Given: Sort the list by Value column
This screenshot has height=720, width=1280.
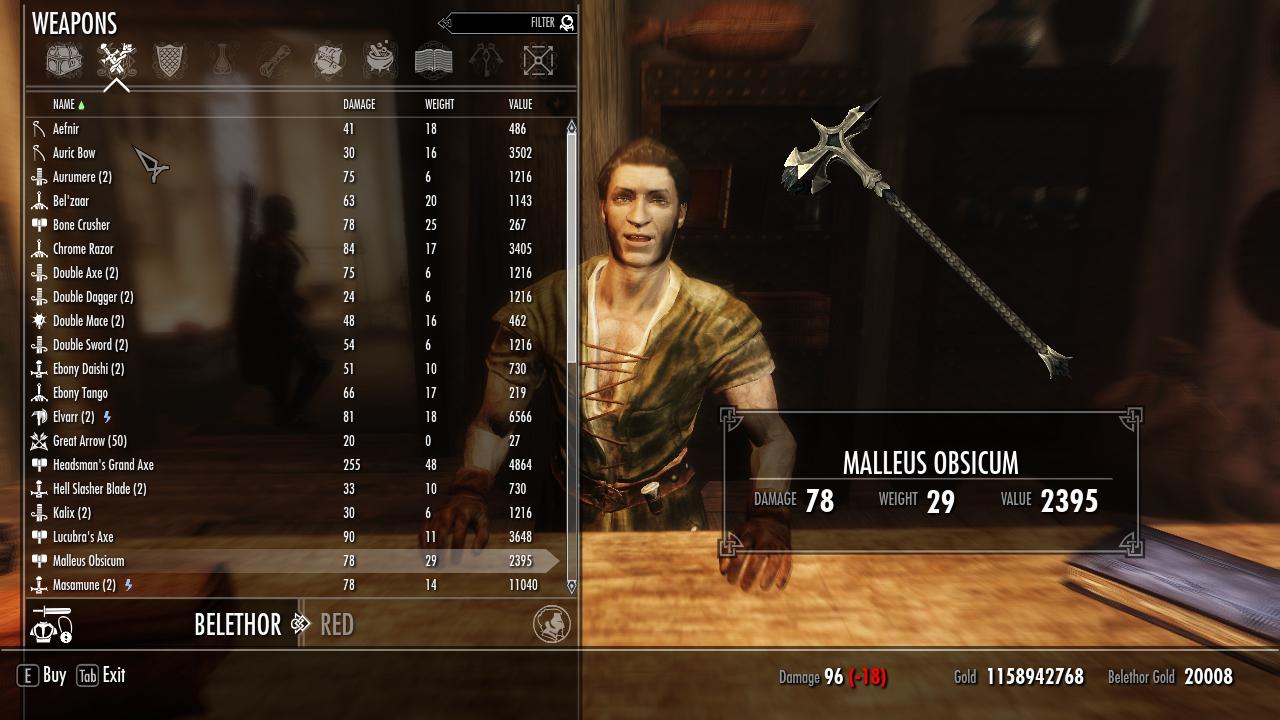Looking at the screenshot, I should (x=520, y=104).
